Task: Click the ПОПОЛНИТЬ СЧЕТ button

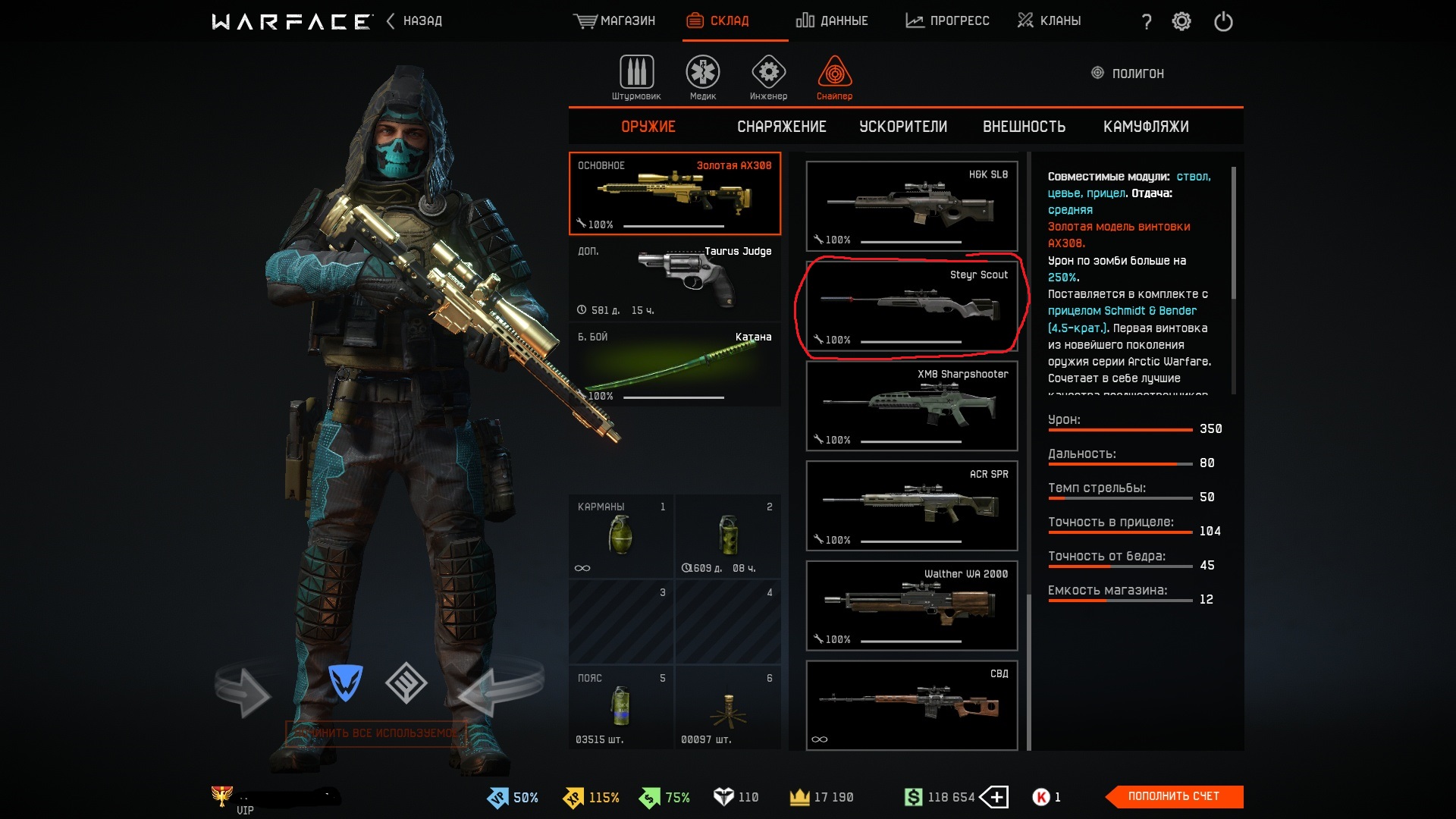Action: (1173, 796)
